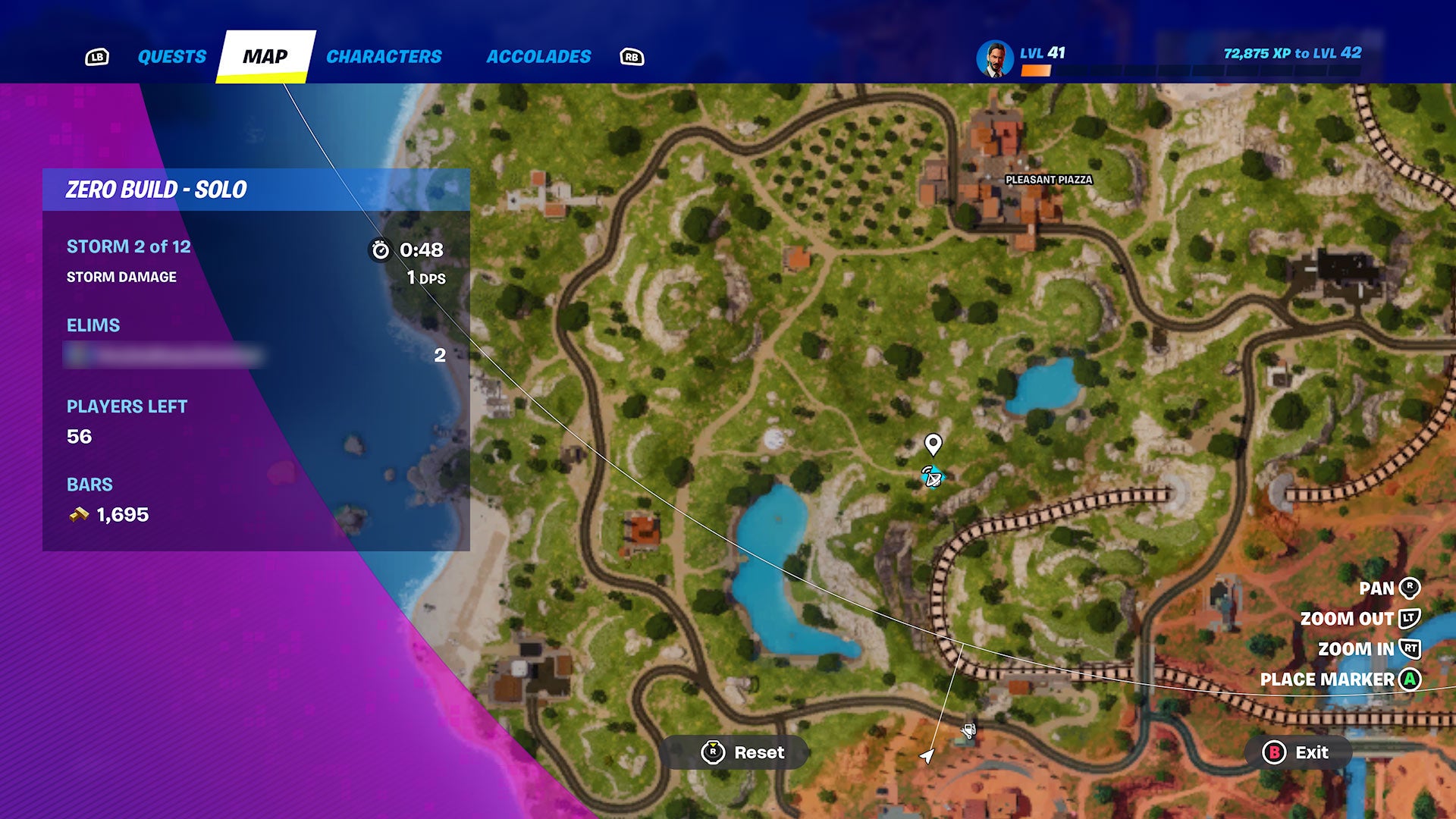Click the MAP tab

point(266,55)
